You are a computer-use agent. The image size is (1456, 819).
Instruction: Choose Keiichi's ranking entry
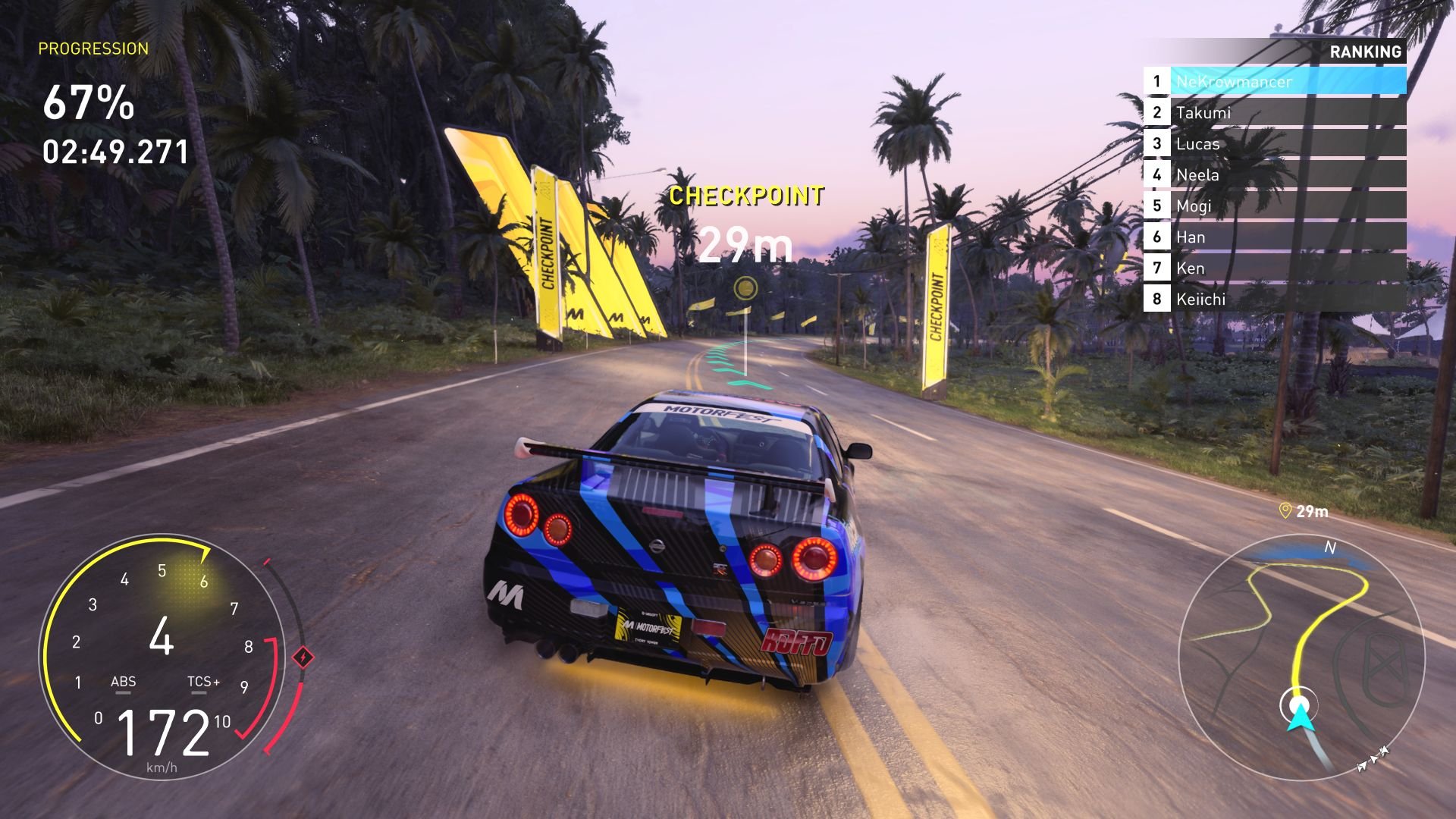(1274, 300)
